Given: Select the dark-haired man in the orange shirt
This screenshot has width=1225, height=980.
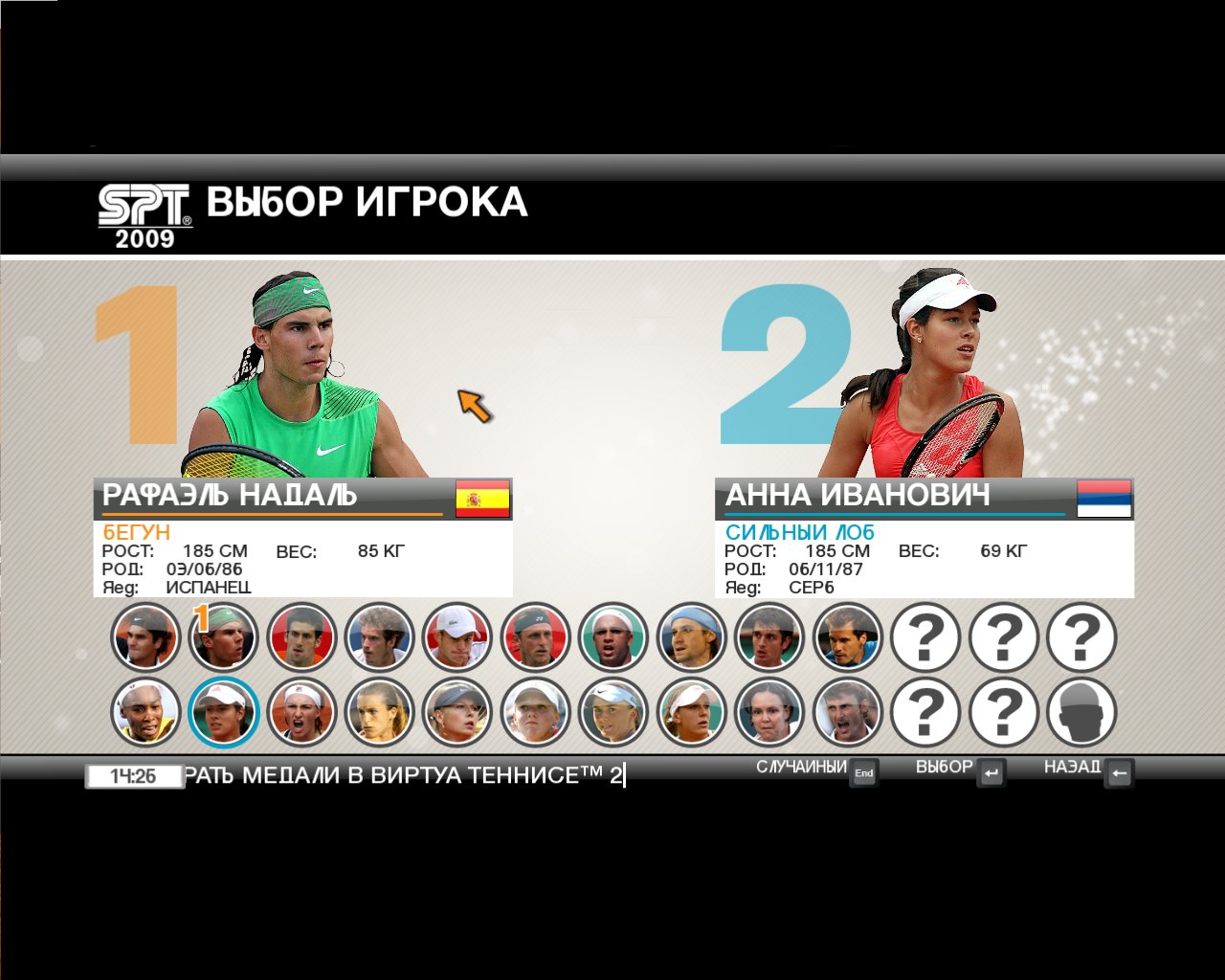Looking at the screenshot, I should pos(301,636).
